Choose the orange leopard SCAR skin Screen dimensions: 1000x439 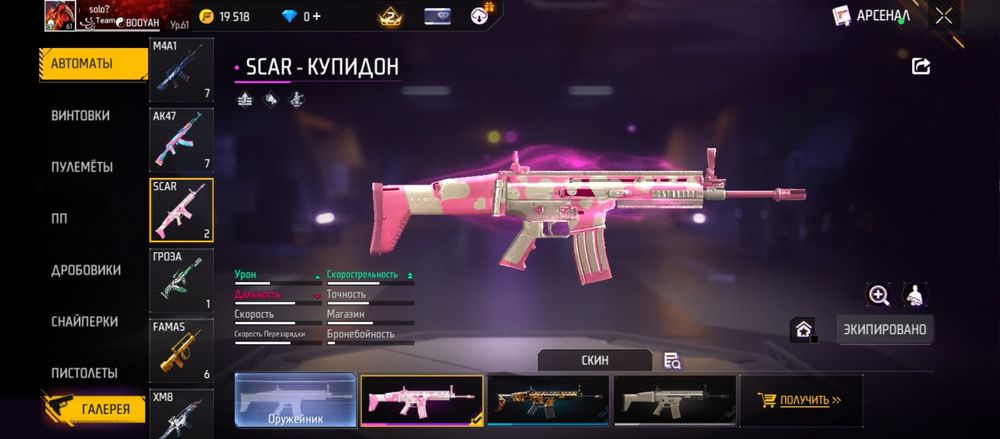click(548, 401)
